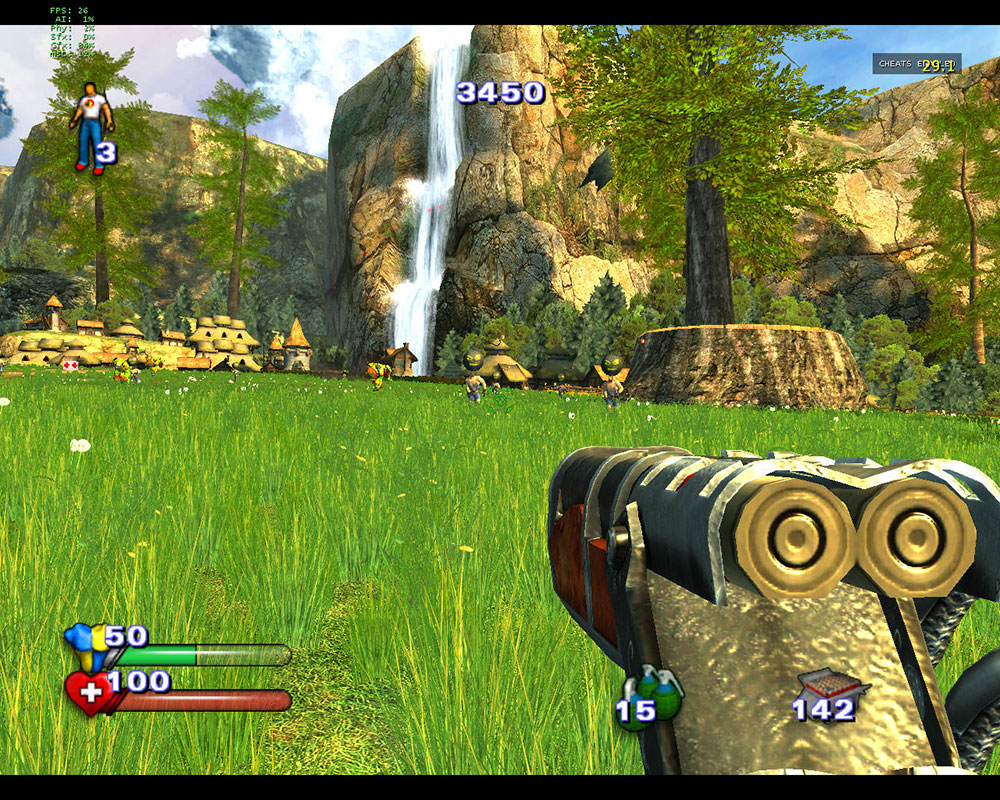
Task: Click the shotgun shells ammo box icon
Action: pyautogui.click(x=830, y=686)
